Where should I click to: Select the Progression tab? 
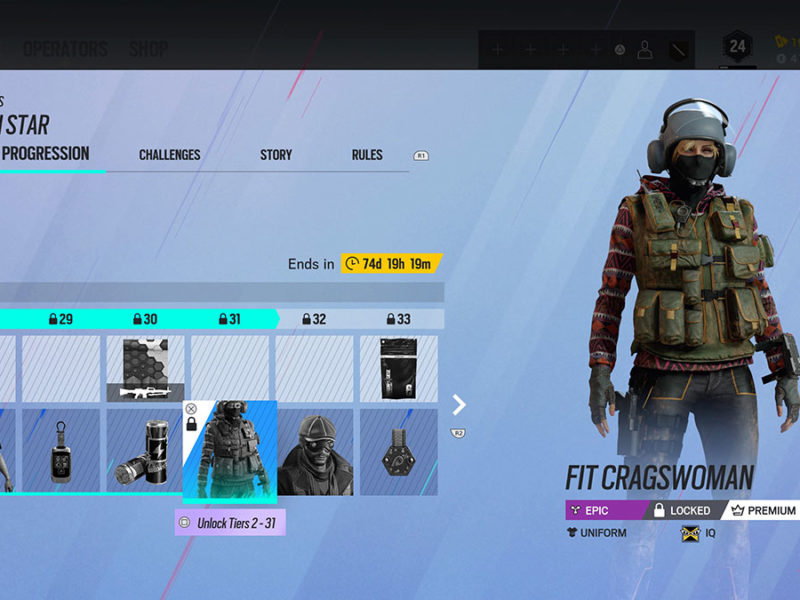45,154
